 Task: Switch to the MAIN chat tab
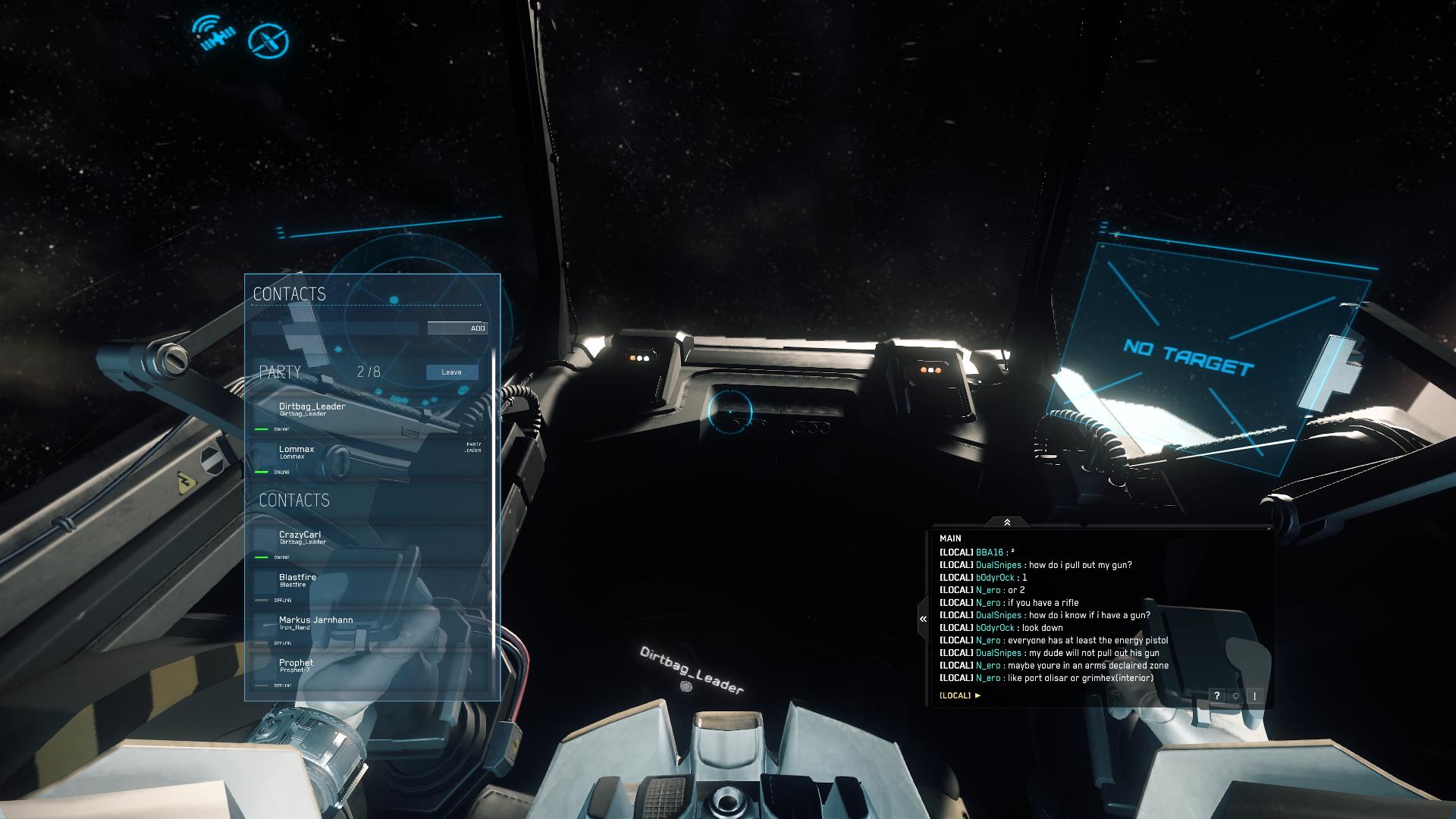pyautogui.click(x=950, y=538)
